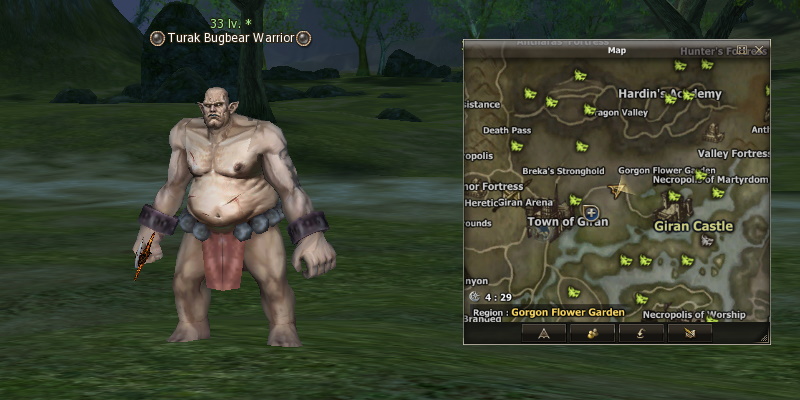This screenshot has height=400, width=800.
Task: Select the white wolf-head marker under Giran Castle
Action: point(707,241)
